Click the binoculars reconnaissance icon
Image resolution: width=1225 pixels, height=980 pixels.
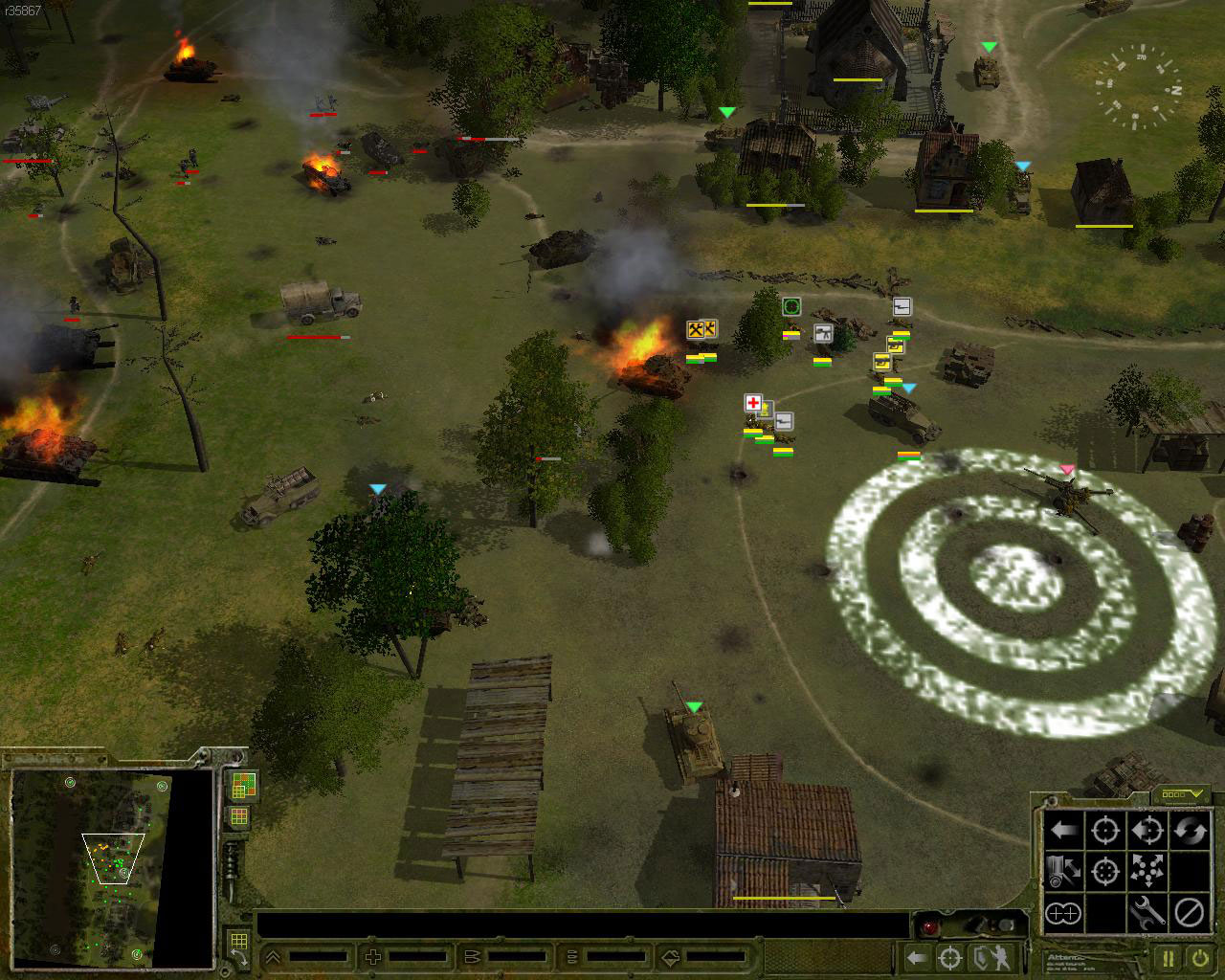(x=1062, y=915)
